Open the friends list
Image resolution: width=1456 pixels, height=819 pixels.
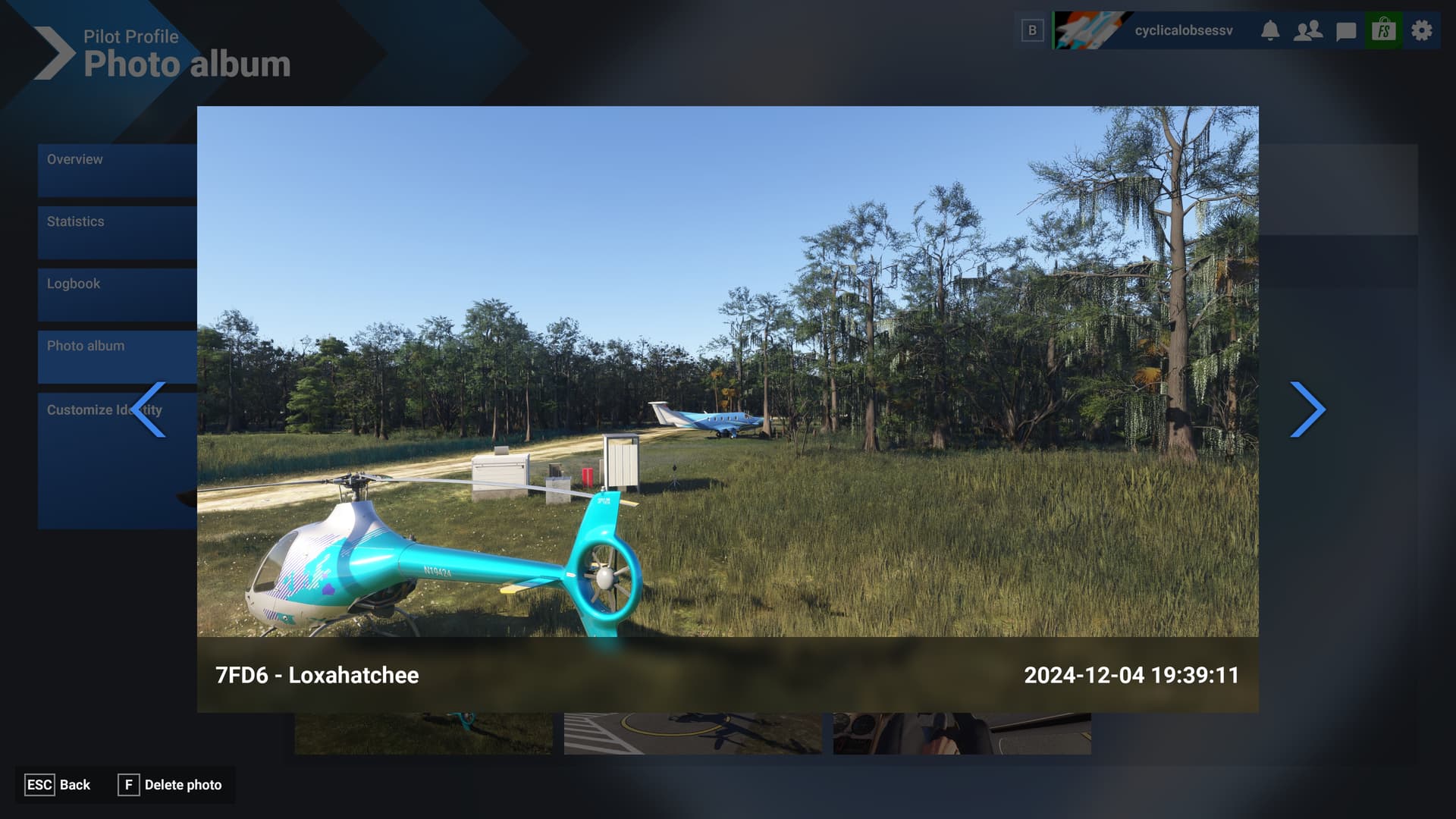(x=1308, y=30)
